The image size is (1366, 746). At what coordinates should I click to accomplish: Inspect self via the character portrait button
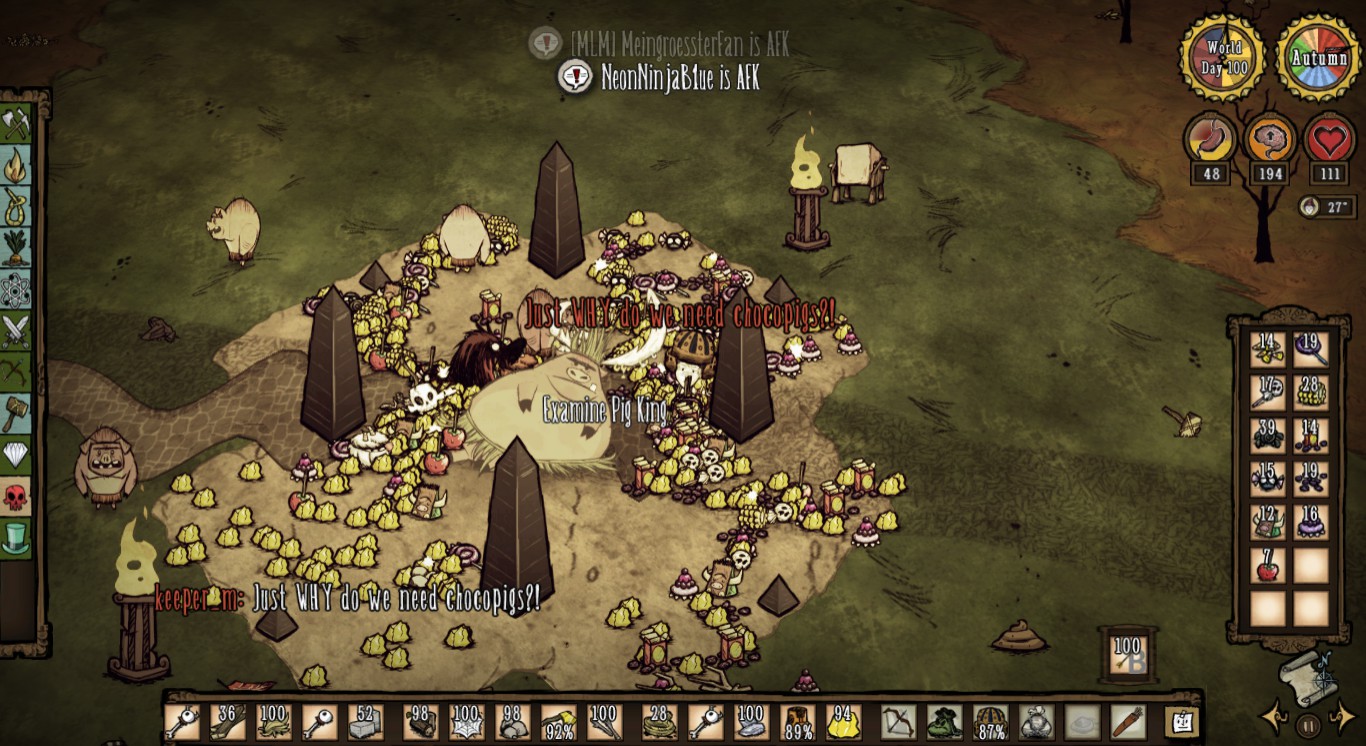[x=1181, y=722]
